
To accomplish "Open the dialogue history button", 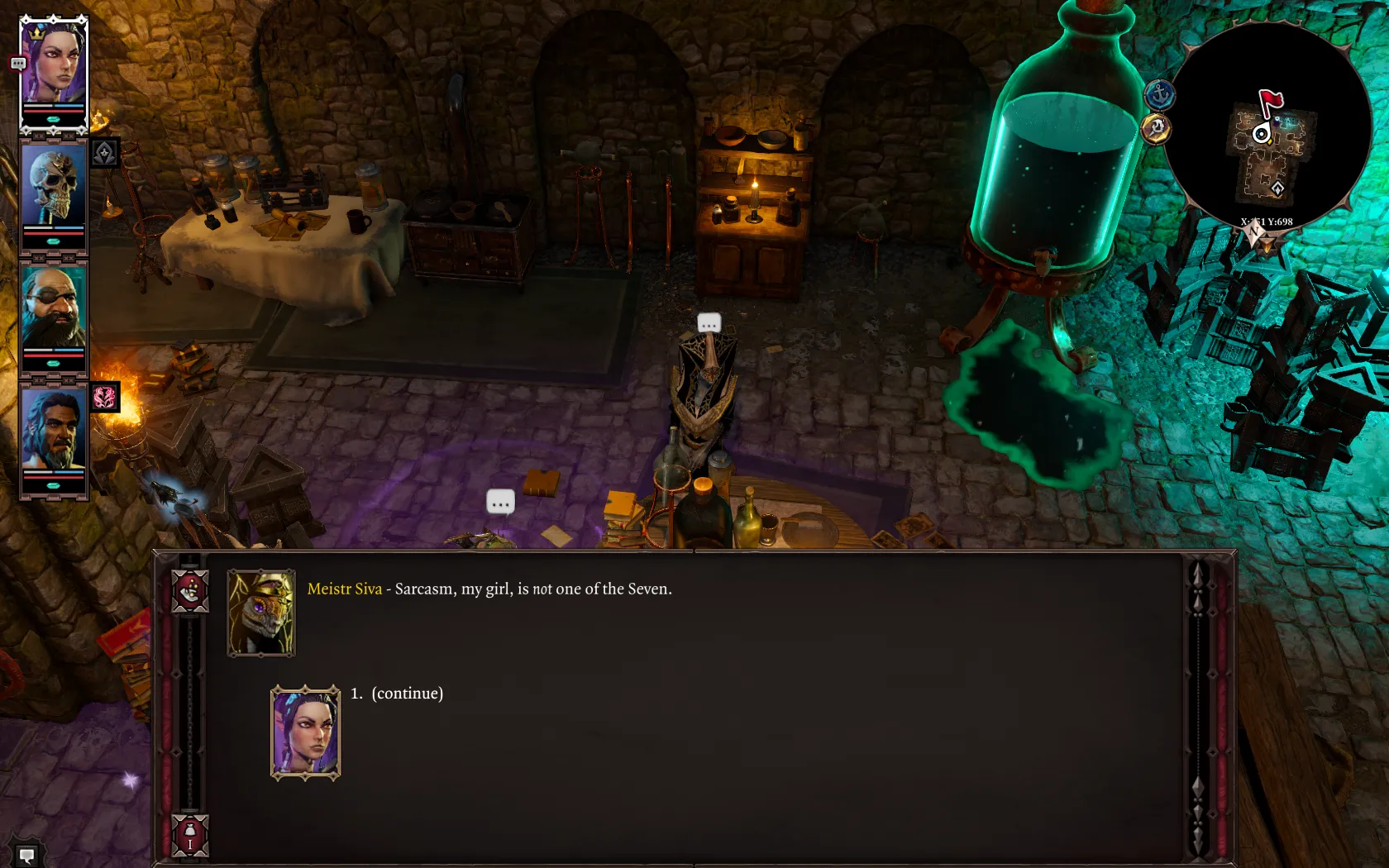I will click(x=189, y=590).
